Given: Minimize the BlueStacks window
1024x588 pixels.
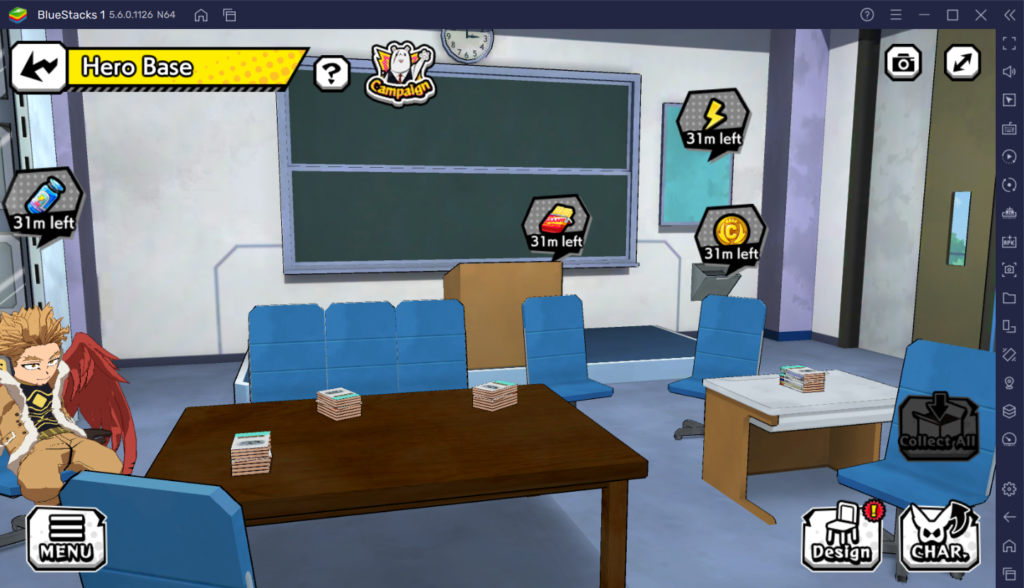Looking at the screenshot, I should (x=923, y=15).
